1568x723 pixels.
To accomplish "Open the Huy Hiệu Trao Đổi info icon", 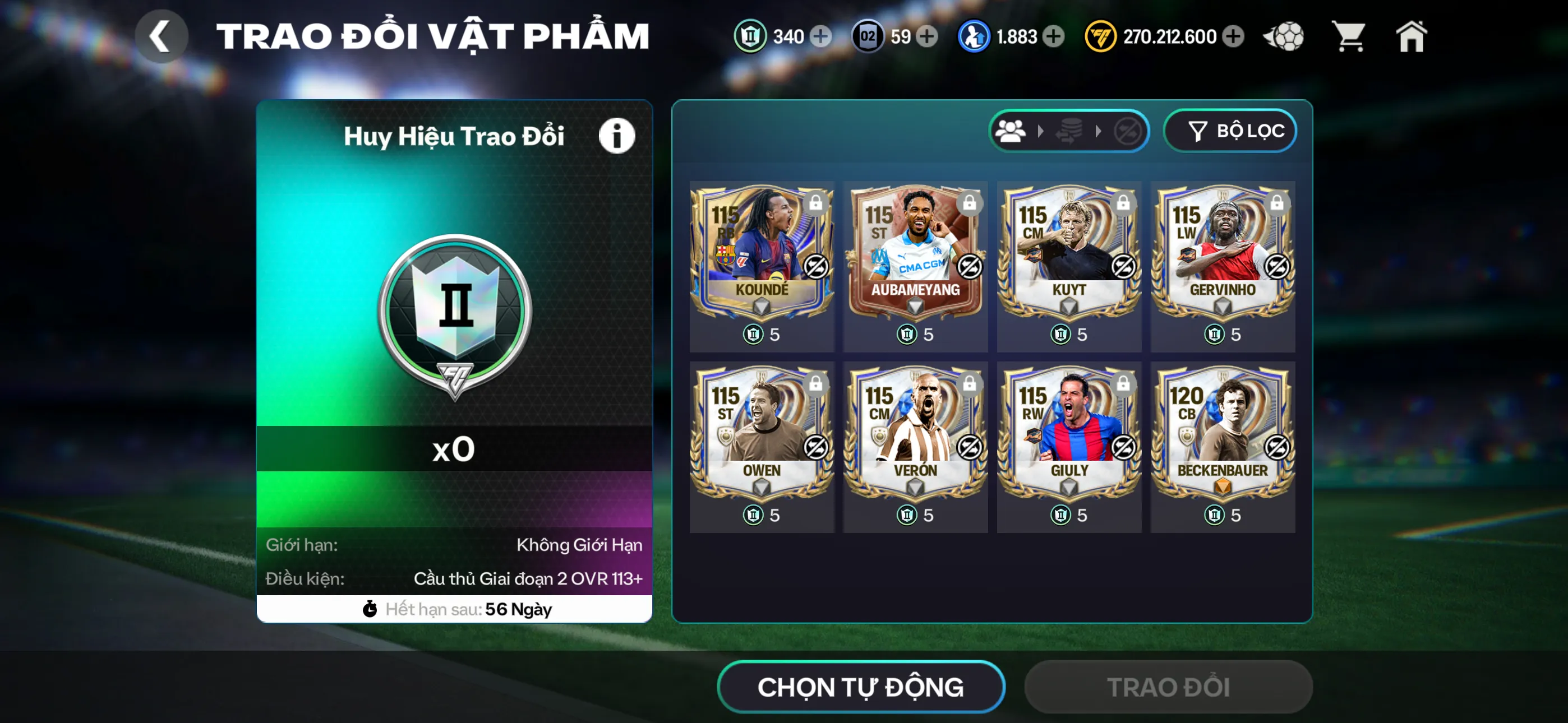I will pyautogui.click(x=616, y=135).
